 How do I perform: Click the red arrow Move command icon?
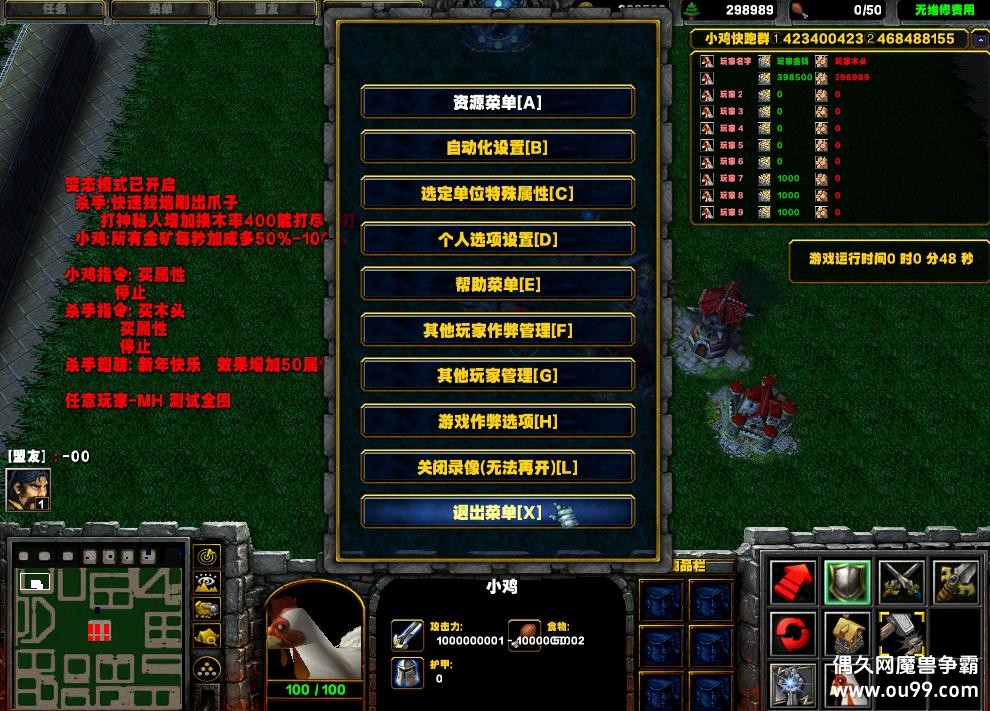(792, 582)
